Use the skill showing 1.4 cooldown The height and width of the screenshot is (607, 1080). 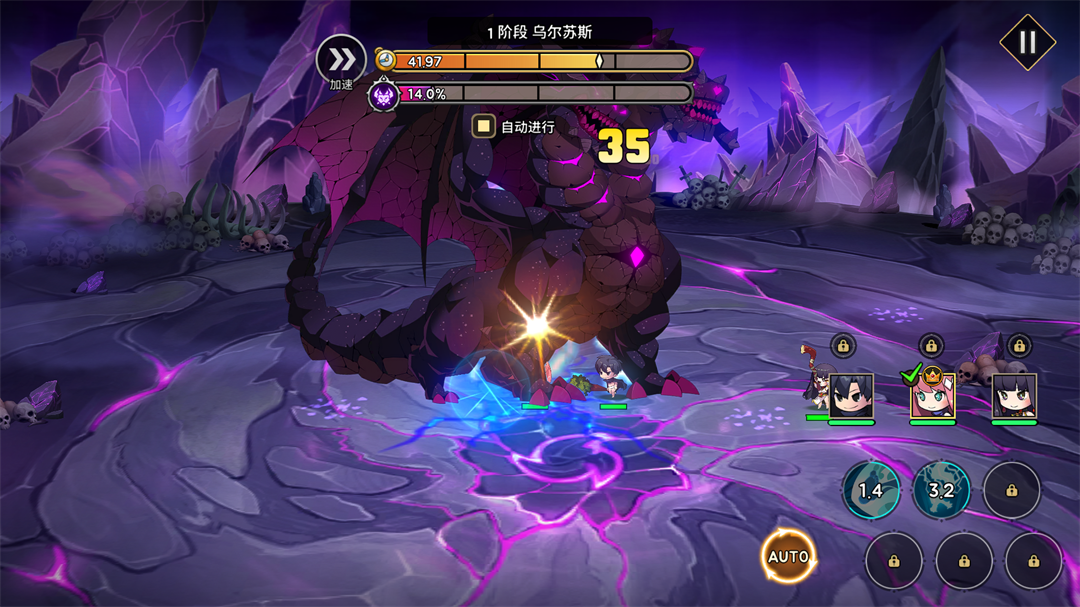click(x=870, y=490)
